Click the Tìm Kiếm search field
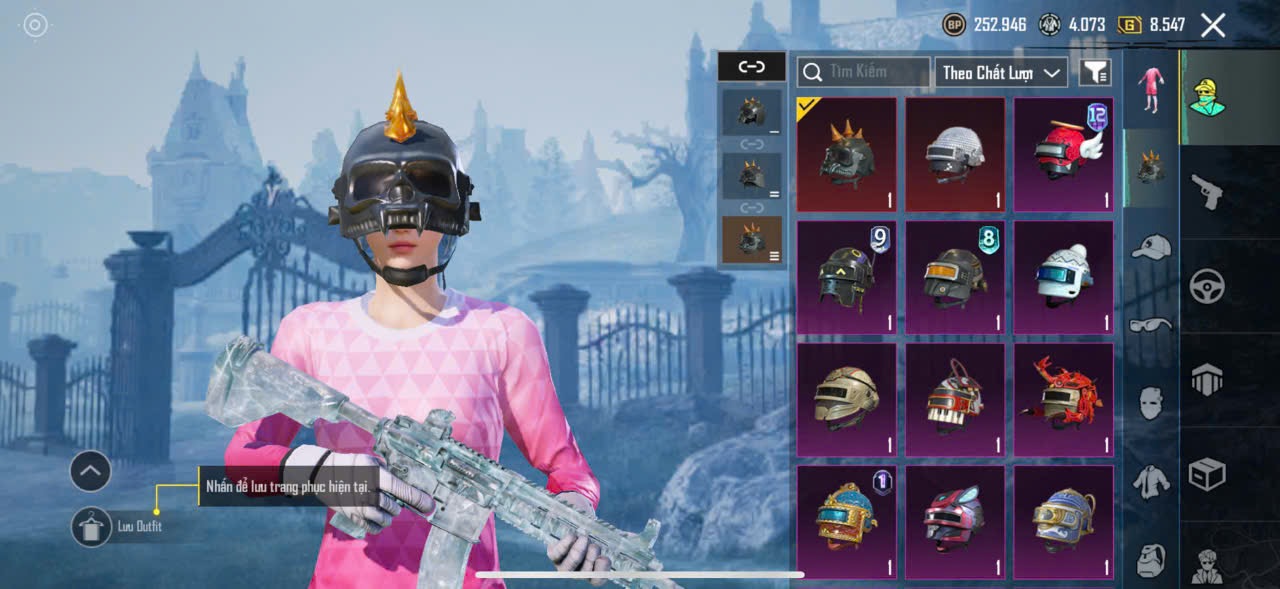 [864, 72]
